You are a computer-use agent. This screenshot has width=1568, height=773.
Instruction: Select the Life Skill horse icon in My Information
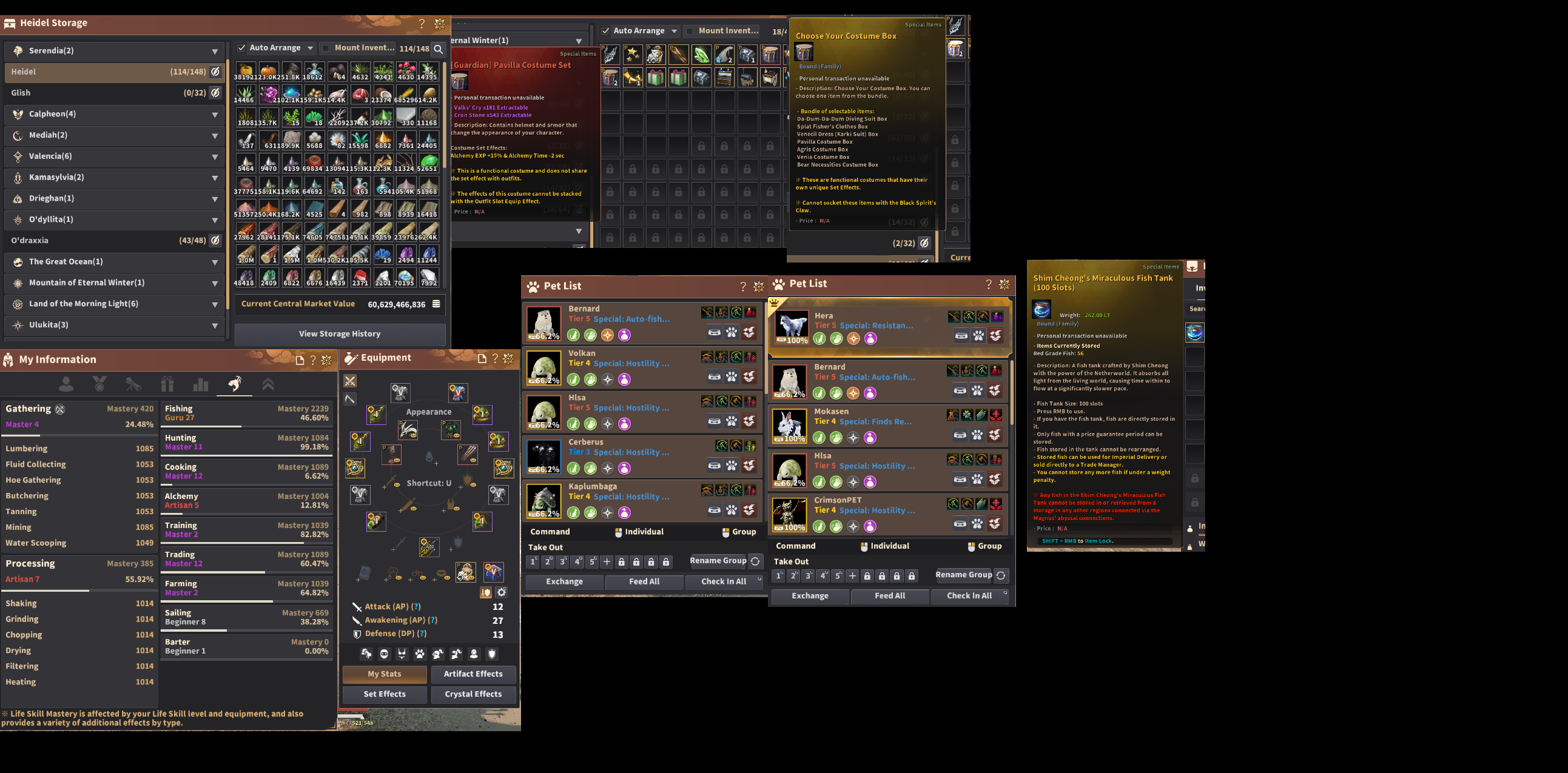tap(235, 384)
